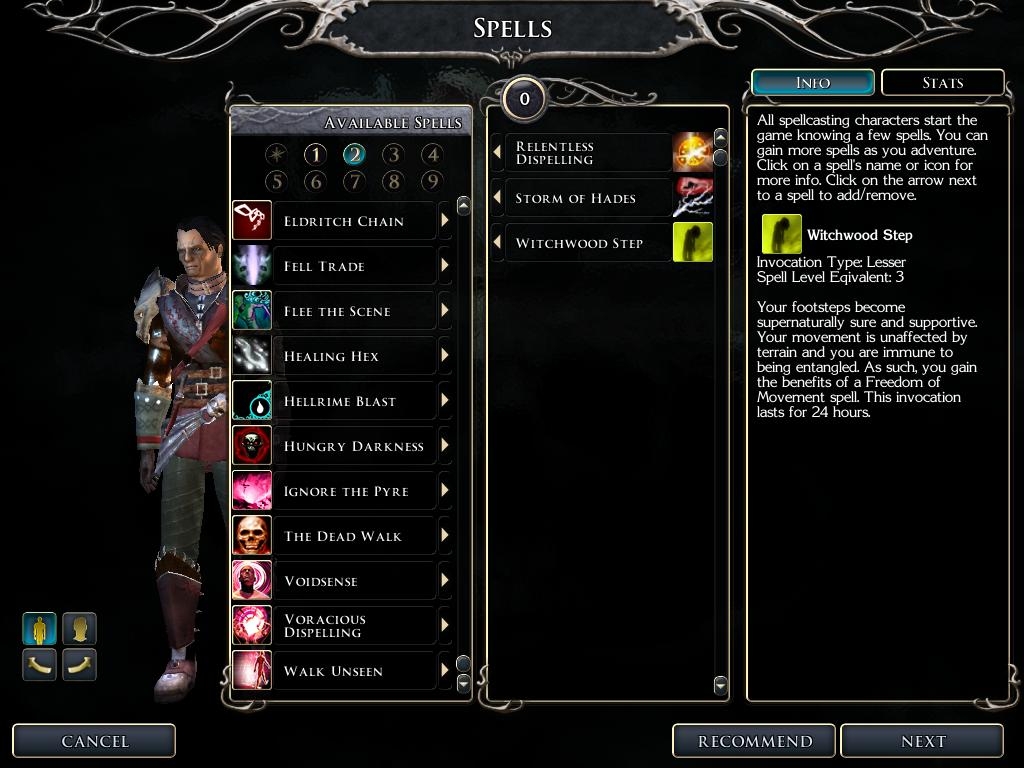The height and width of the screenshot is (768, 1024).
Task: Switch to the Stats tab
Action: 942,83
